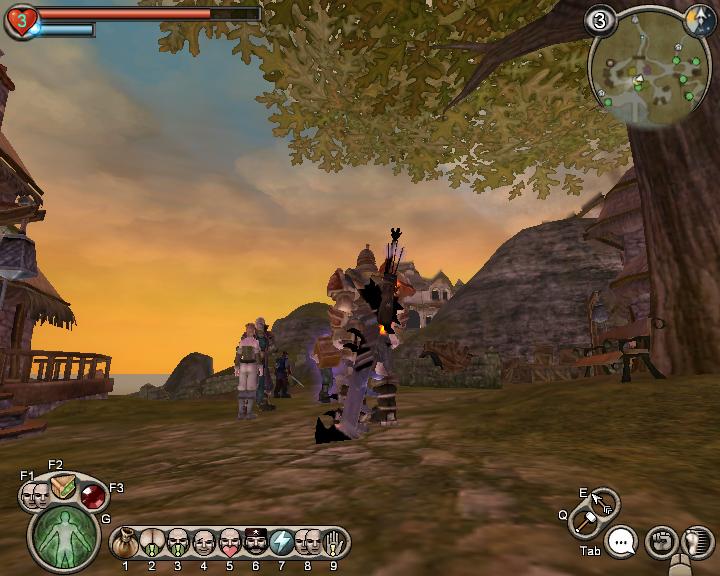Select the green-masked face in slot 3
The height and width of the screenshot is (576, 720).
coord(178,544)
